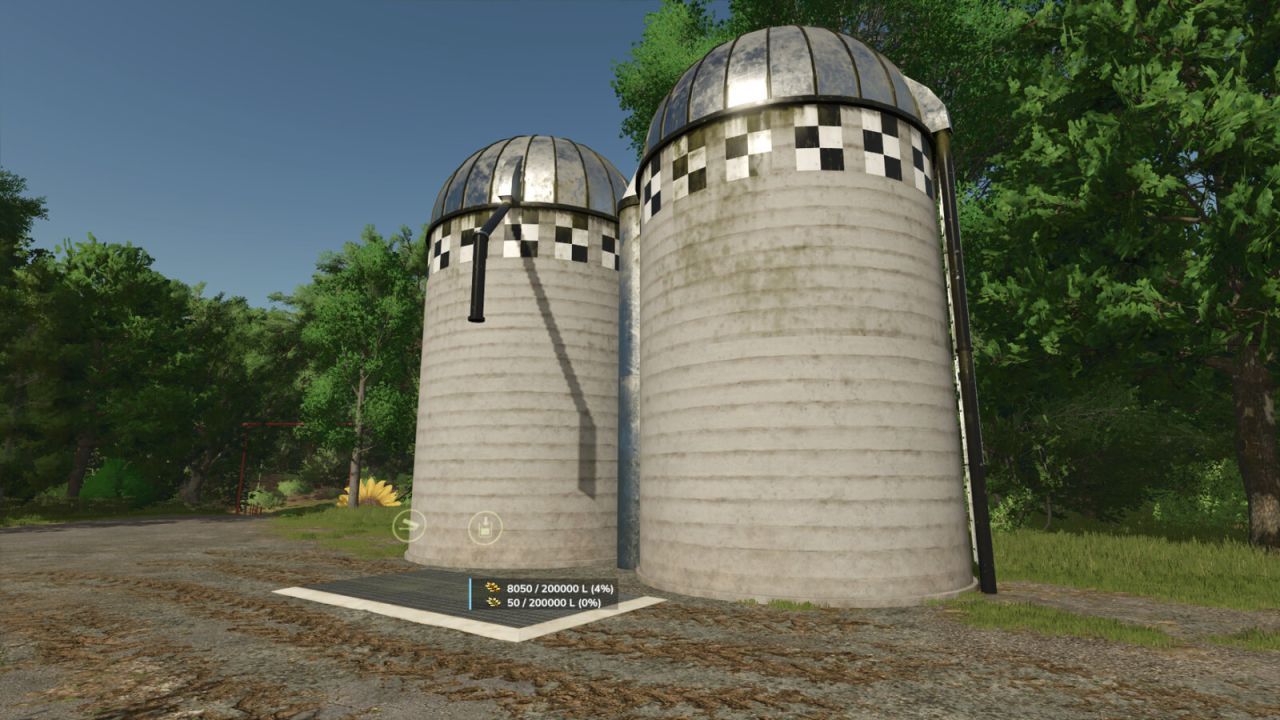Click the circular outline around the arrow marker
The width and height of the screenshot is (1280, 720).
408,527
